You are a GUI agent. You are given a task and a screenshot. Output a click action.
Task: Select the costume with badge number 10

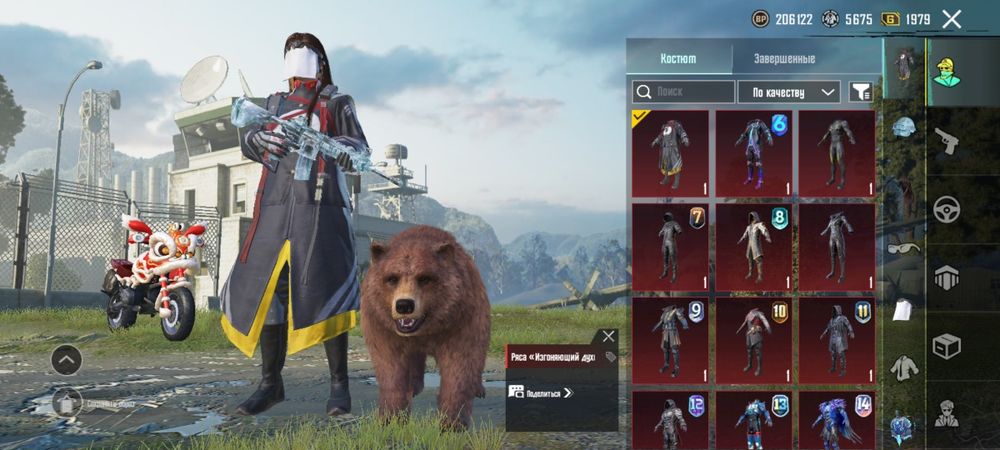(x=753, y=340)
